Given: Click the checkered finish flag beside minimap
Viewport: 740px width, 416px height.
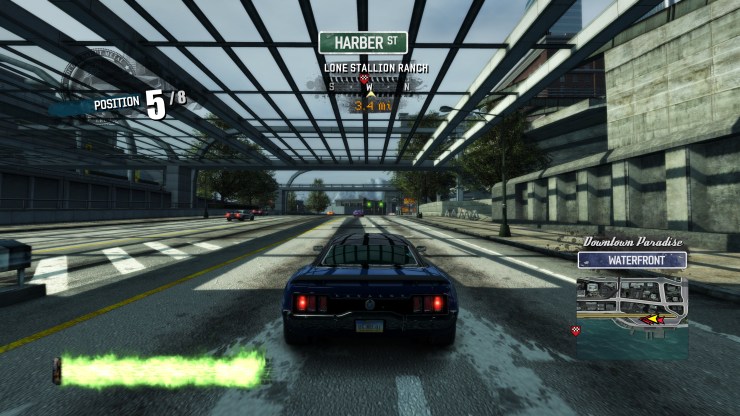Looking at the screenshot, I should click(576, 330).
